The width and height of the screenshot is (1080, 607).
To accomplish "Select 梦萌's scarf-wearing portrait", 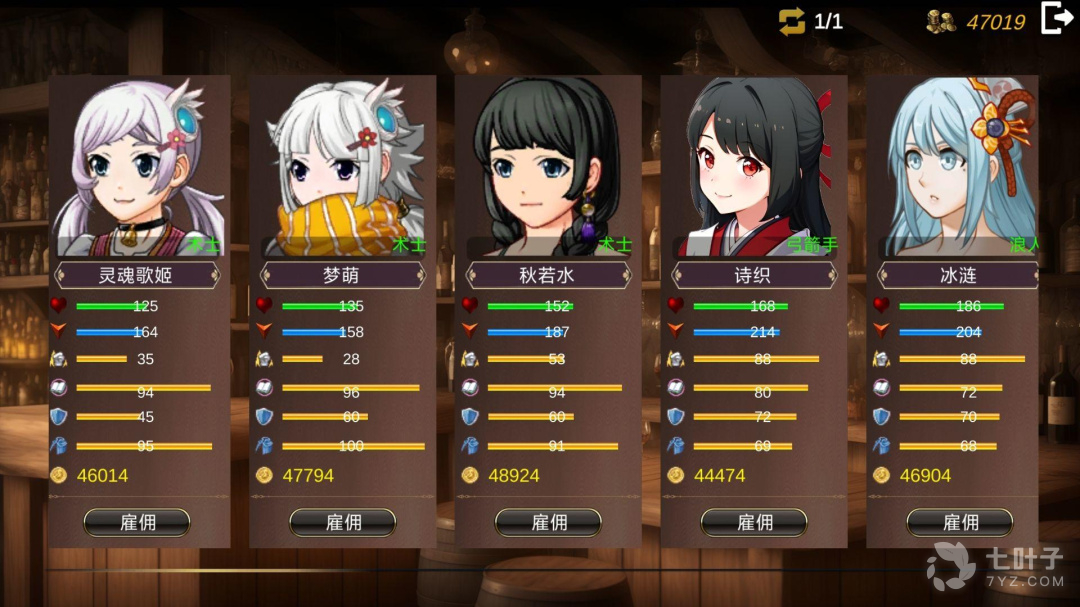I will click(x=343, y=166).
